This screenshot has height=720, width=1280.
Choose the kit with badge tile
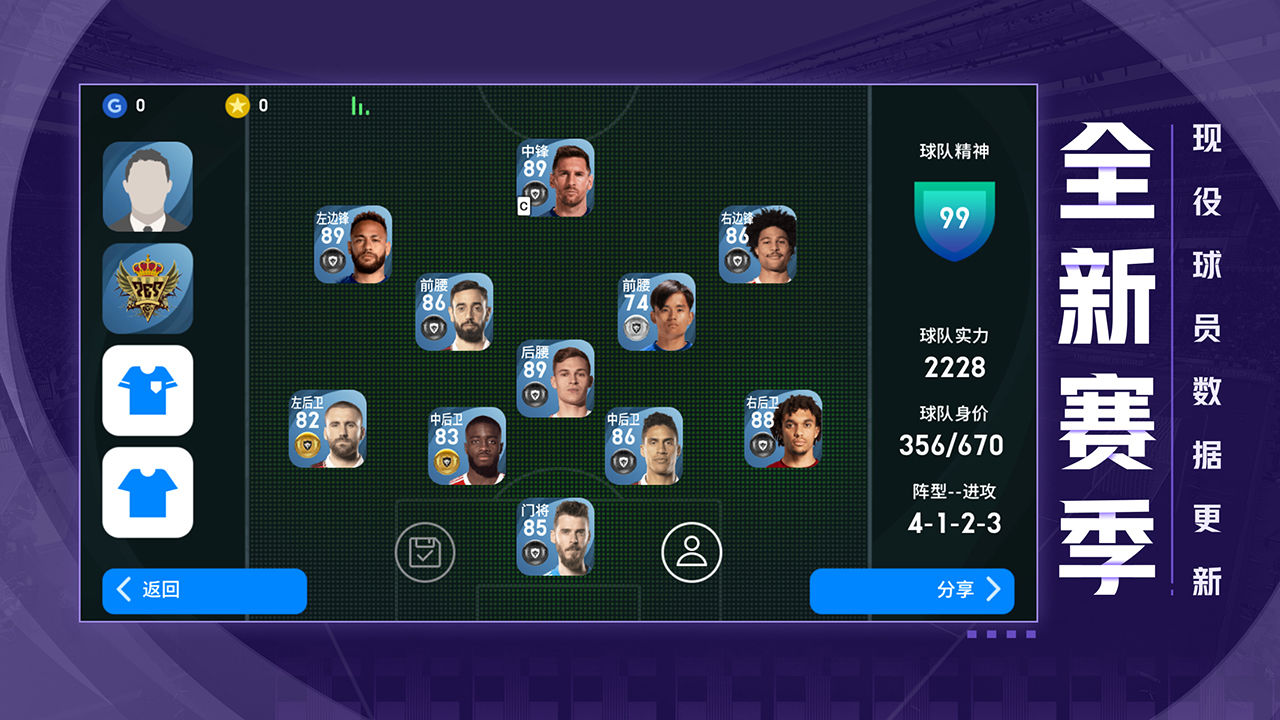click(x=147, y=390)
